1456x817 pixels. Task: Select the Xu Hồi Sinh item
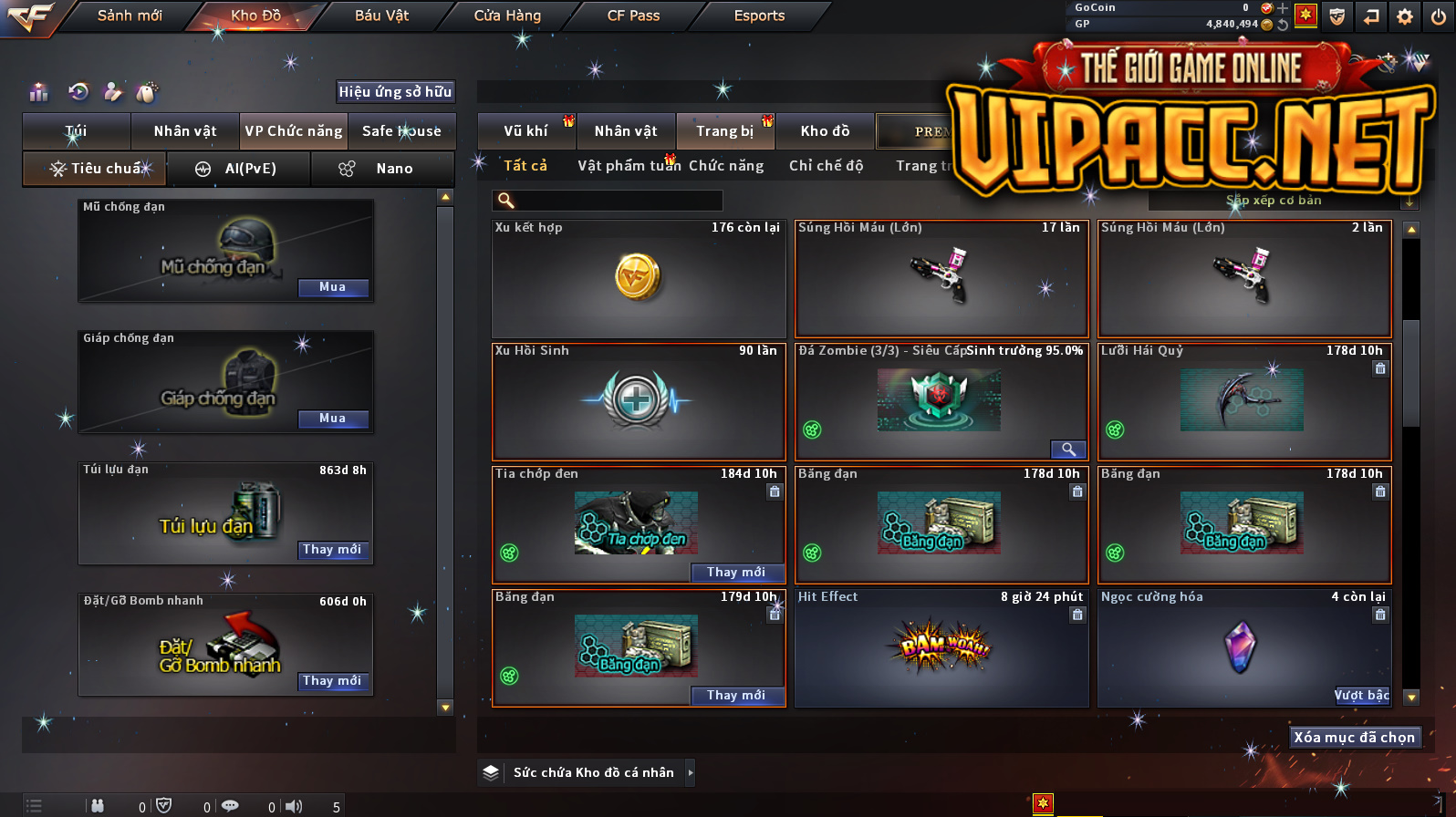pos(638,401)
